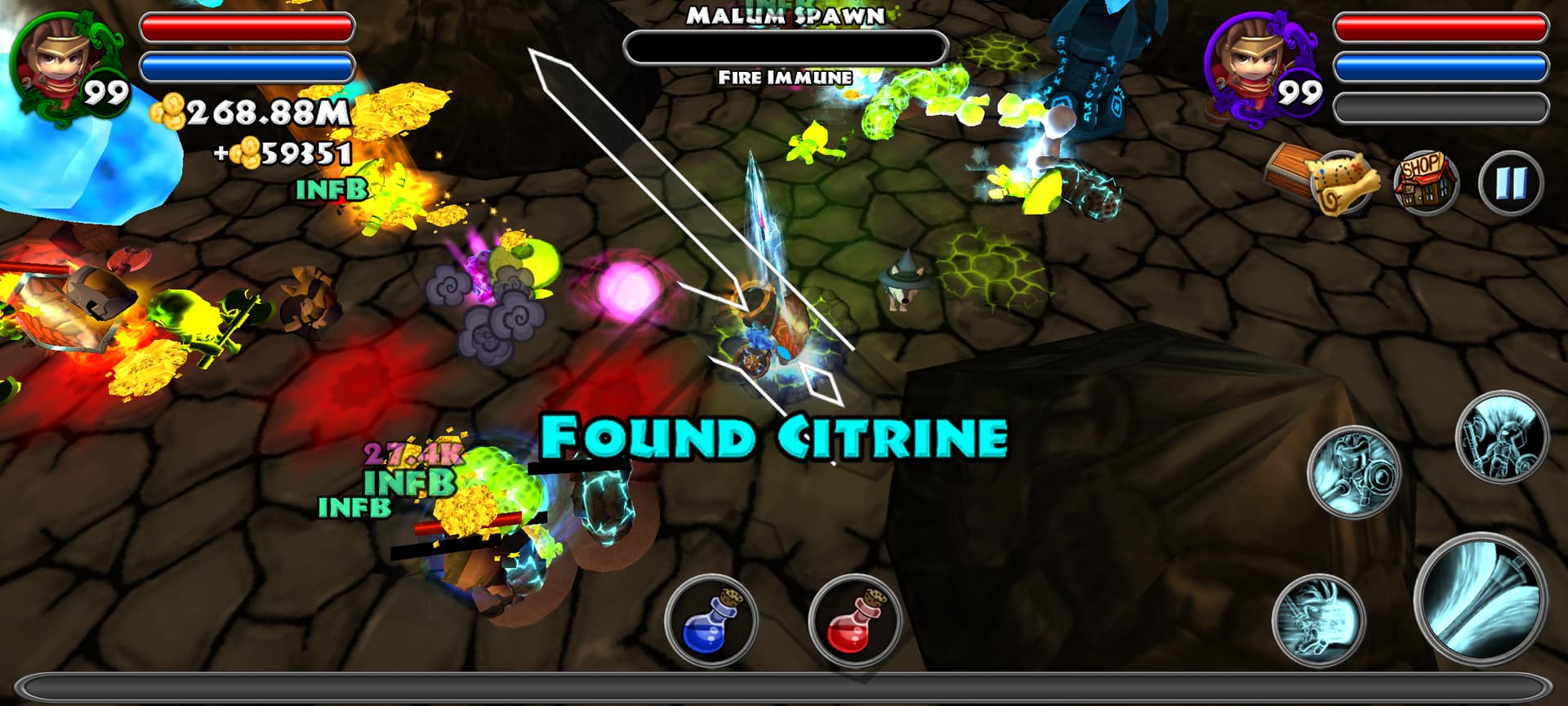Viewport: 1568px width, 706px height.
Task: Open the treasure chest and map inventory
Action: 1324,178
